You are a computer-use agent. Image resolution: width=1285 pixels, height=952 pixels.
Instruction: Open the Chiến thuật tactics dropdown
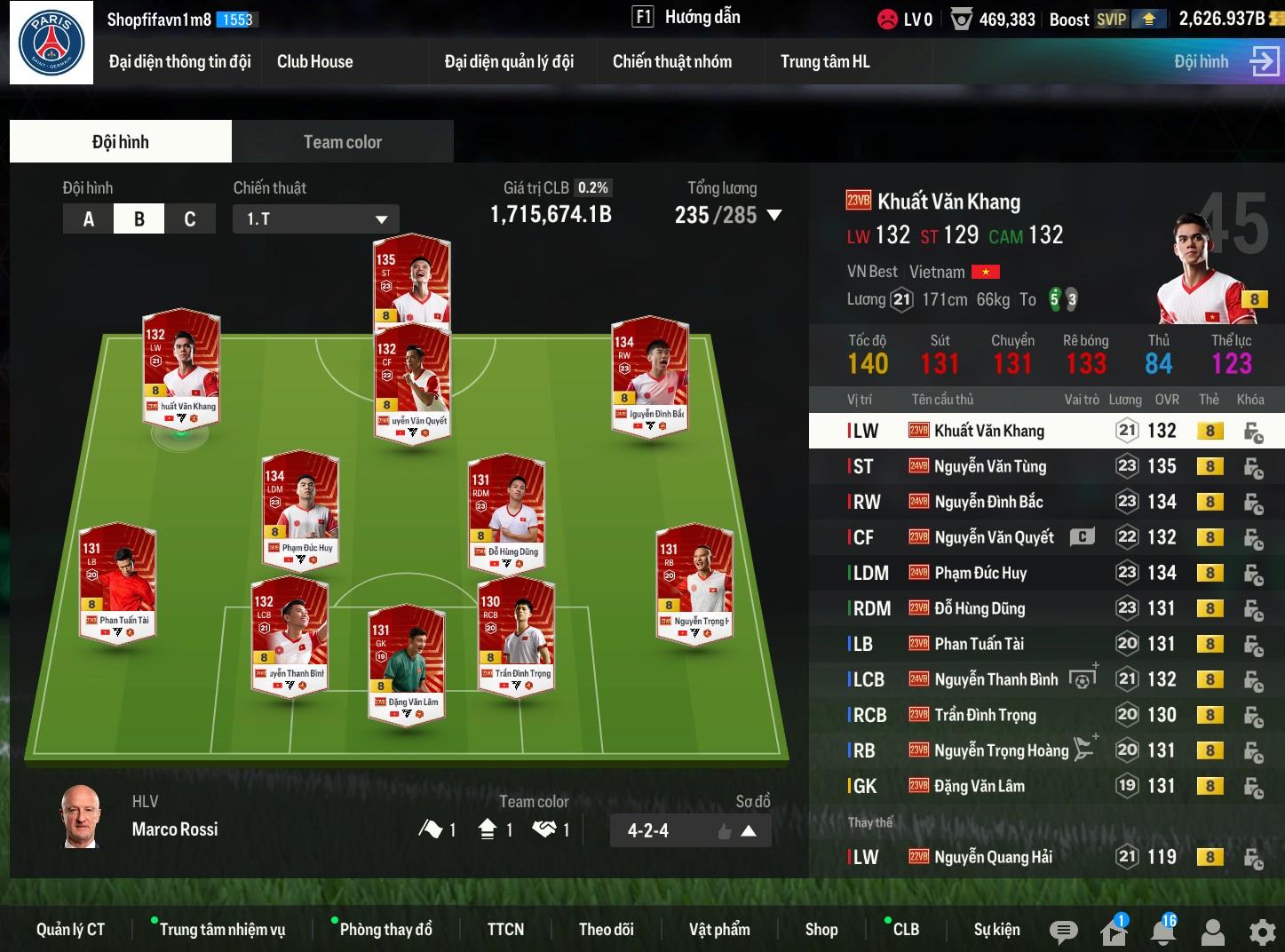coord(316,219)
